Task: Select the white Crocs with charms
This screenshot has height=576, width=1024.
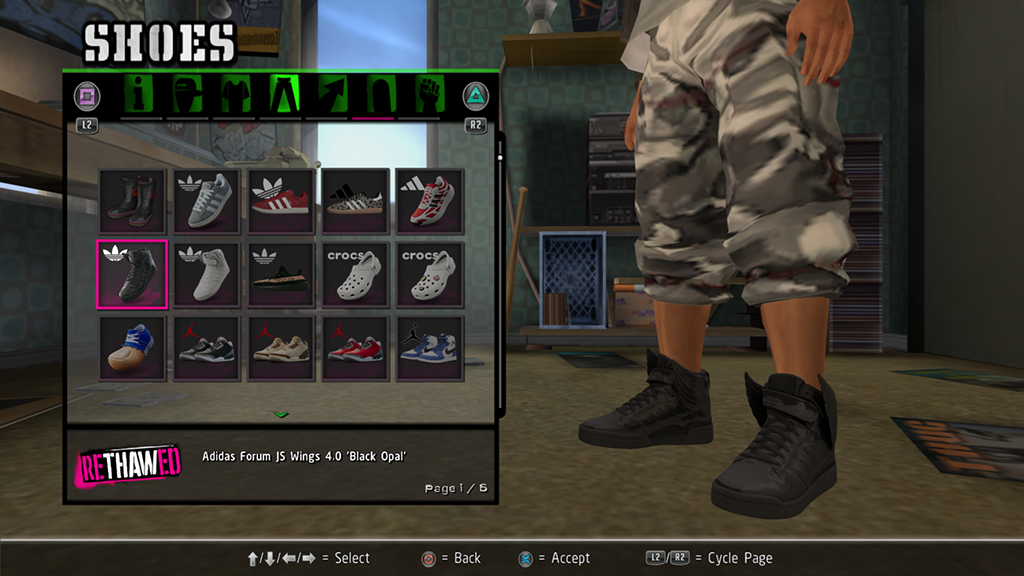Action: (x=429, y=274)
